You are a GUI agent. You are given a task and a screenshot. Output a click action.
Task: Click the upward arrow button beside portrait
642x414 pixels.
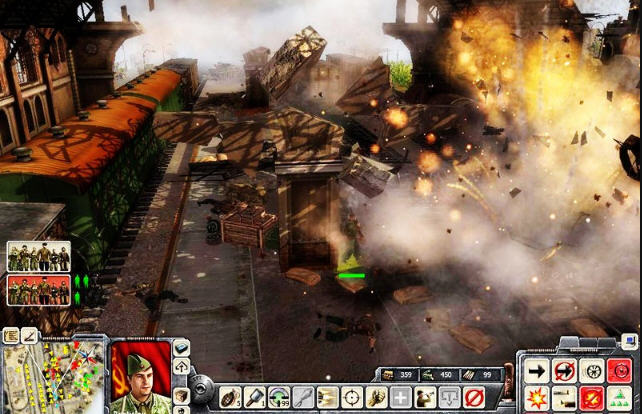pyautogui.click(x=182, y=367)
